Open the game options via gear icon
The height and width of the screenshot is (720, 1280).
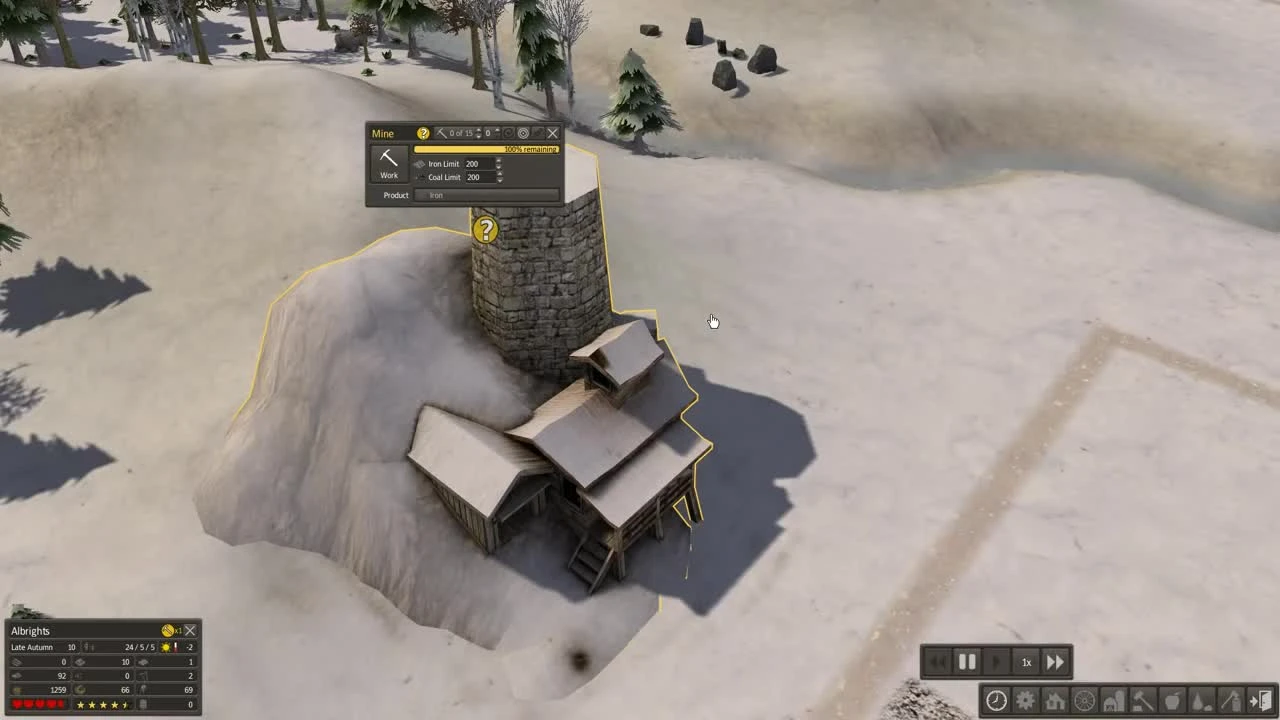pyautogui.click(x=1025, y=701)
